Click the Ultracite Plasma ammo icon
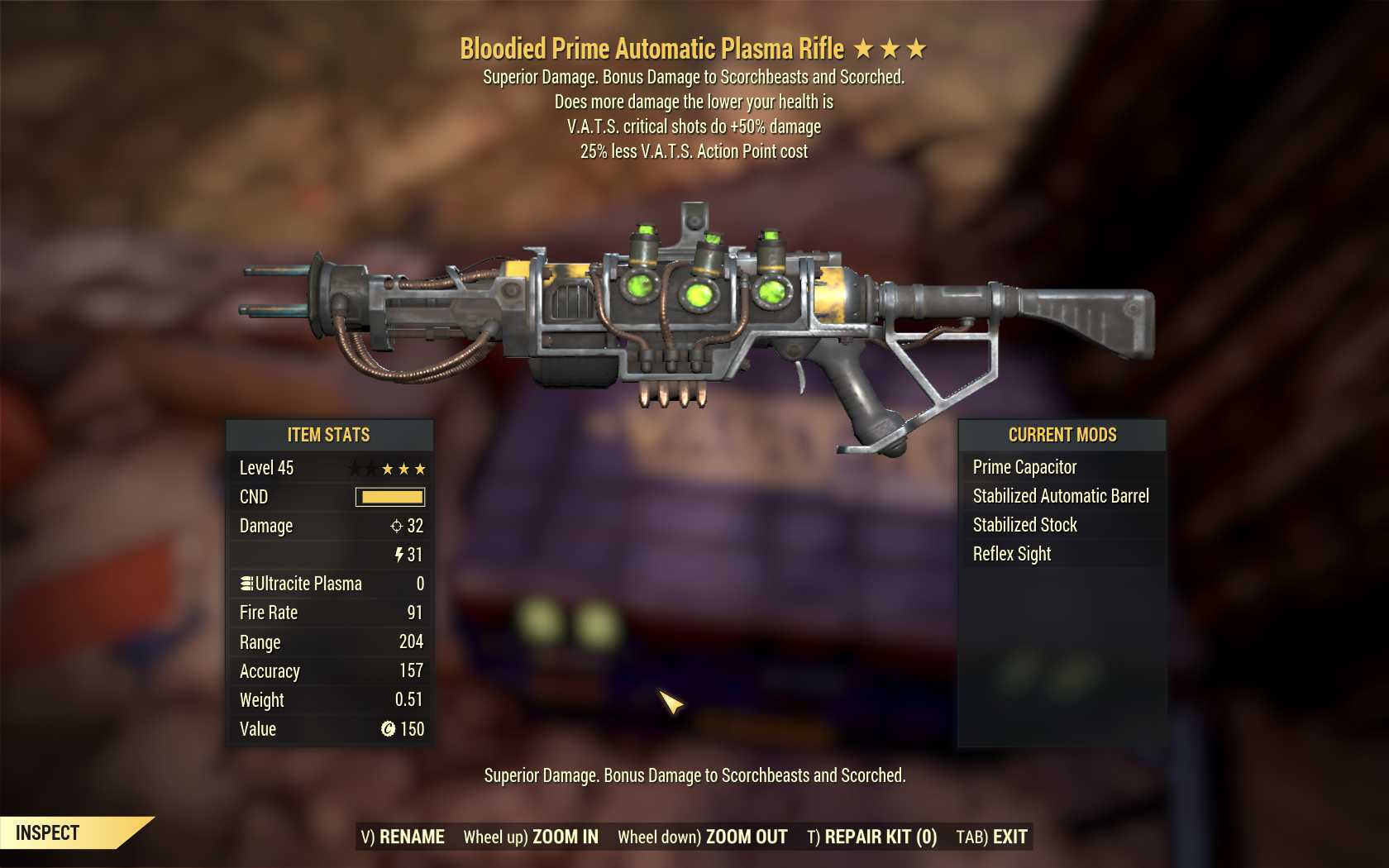Image resolution: width=1389 pixels, height=868 pixels. [x=246, y=584]
